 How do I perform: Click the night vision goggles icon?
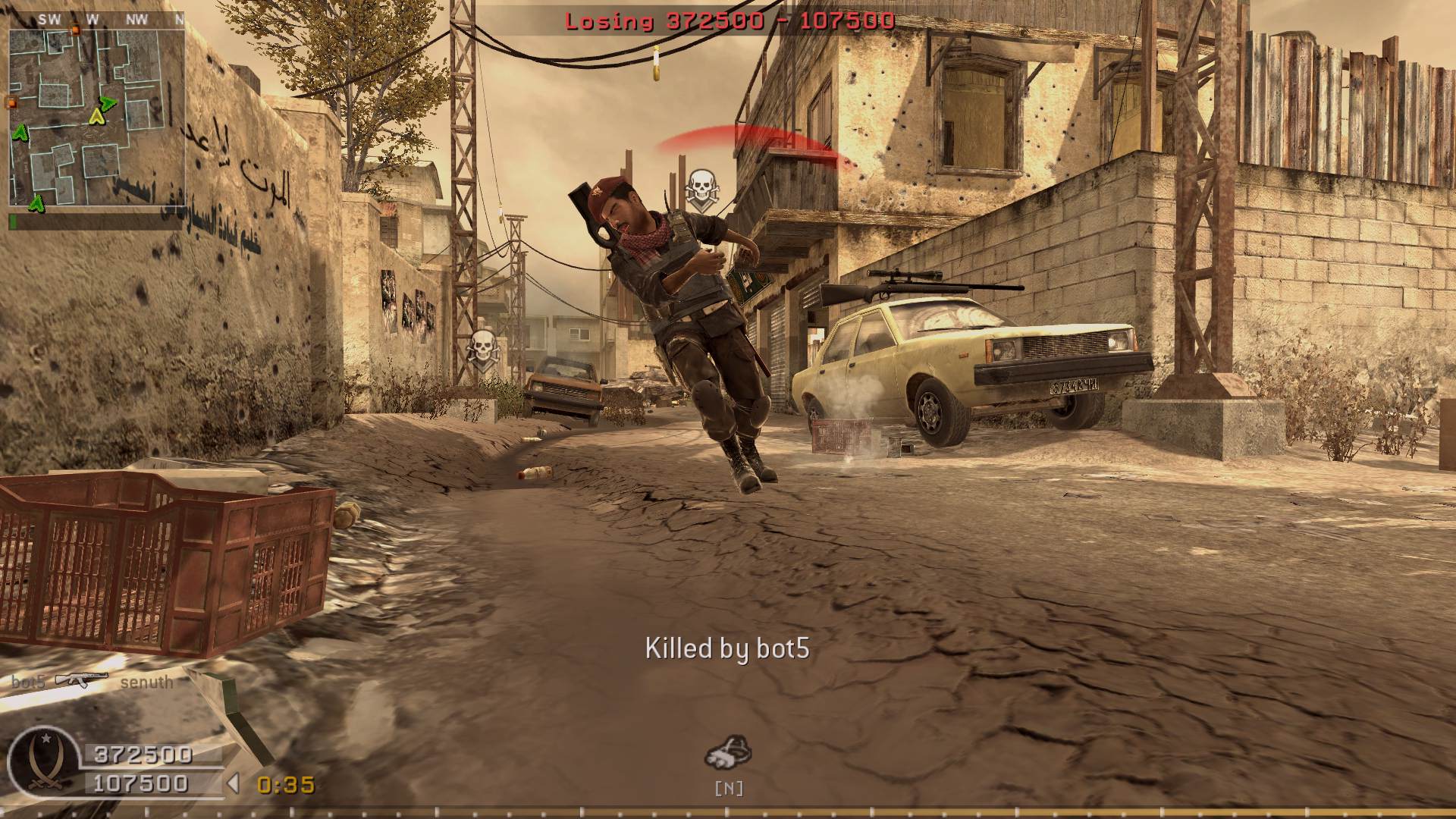click(728, 752)
